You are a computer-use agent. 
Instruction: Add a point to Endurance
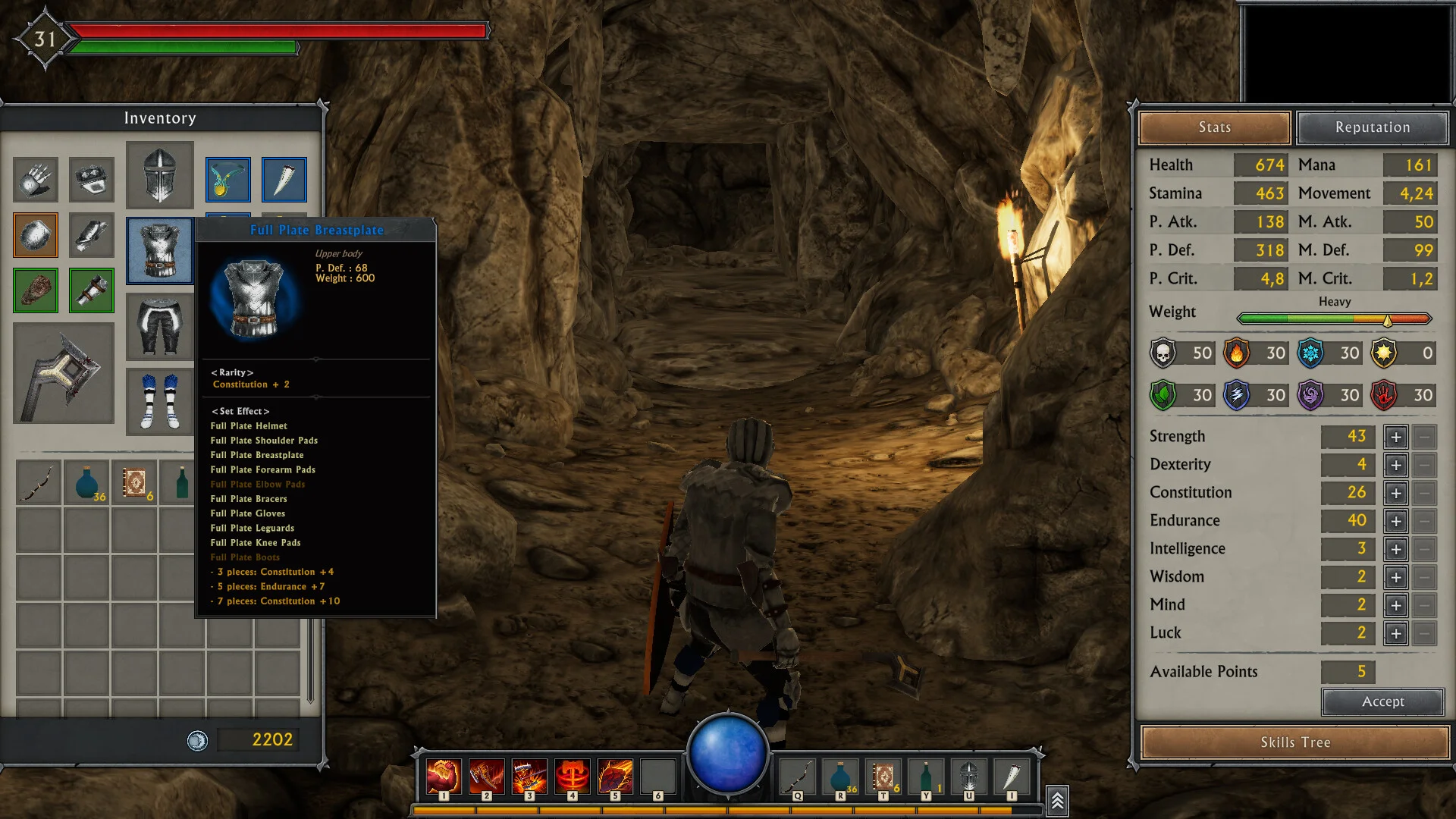[x=1395, y=521]
